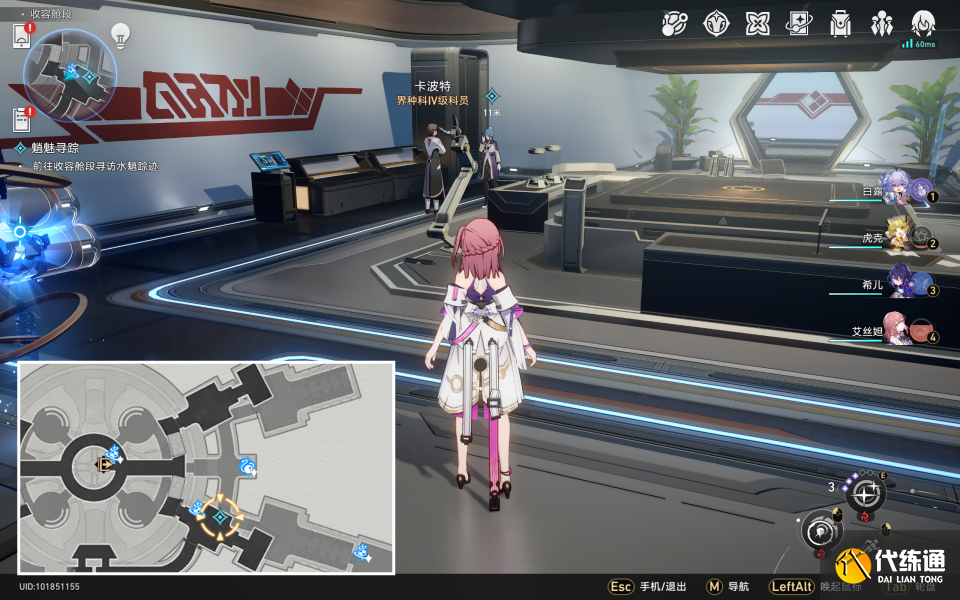Use the basic attack swirl icon
The image size is (960, 600).
point(822,530)
